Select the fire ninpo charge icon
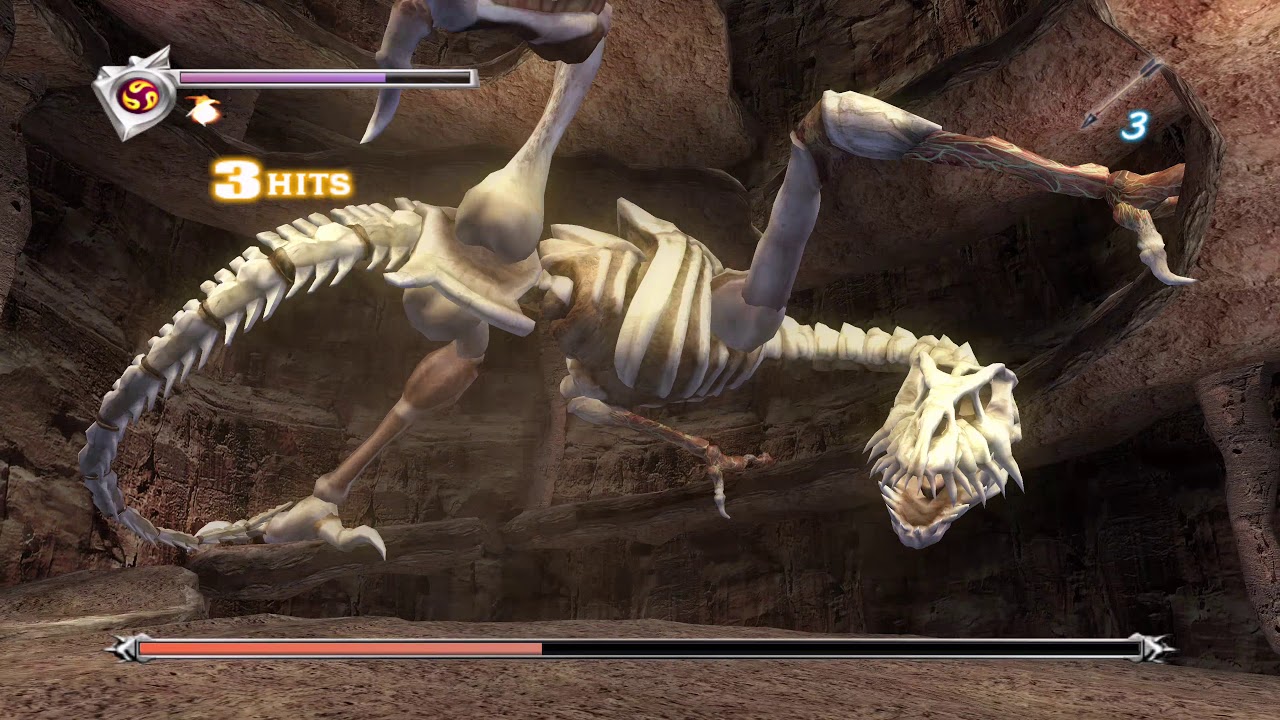The image size is (1280, 720). (x=203, y=111)
